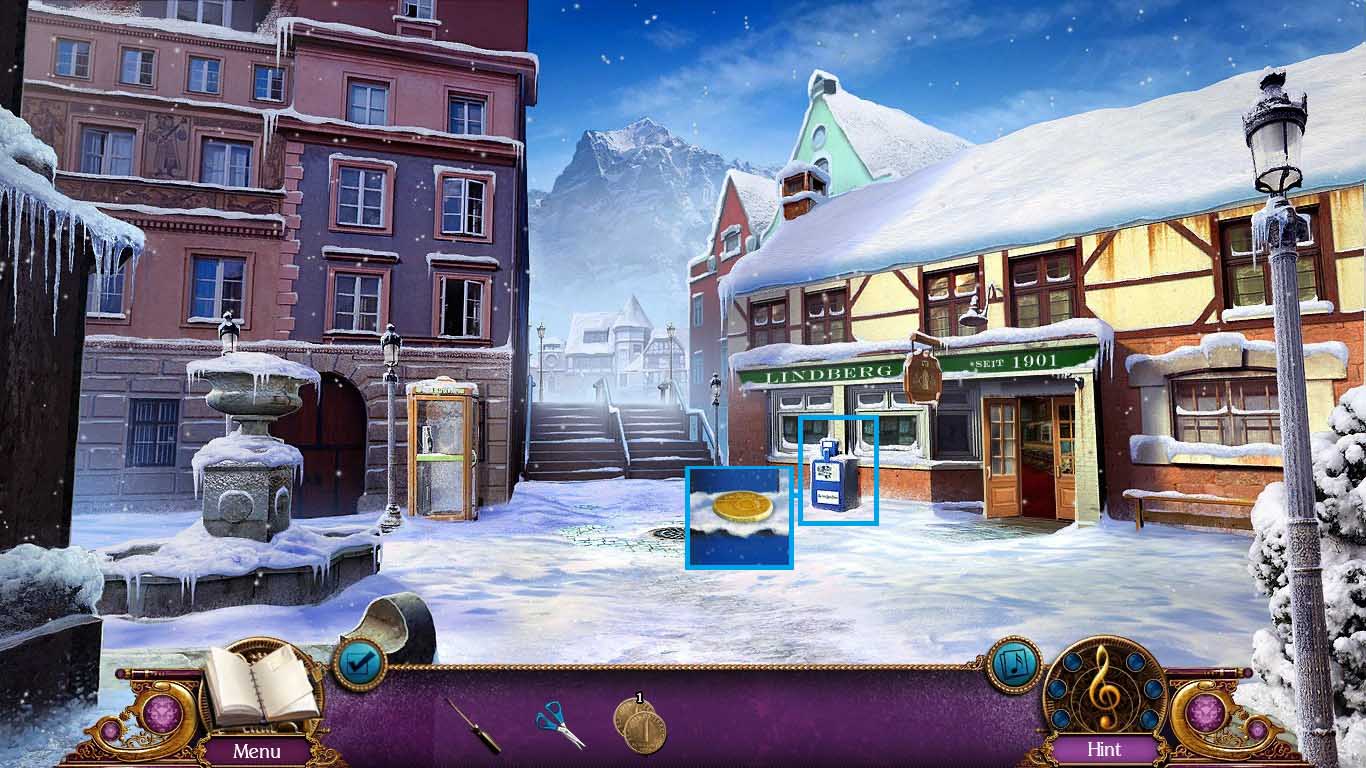Activate the treble clef hint medallion
Image resolution: width=1366 pixels, height=768 pixels.
pyautogui.click(x=1104, y=689)
